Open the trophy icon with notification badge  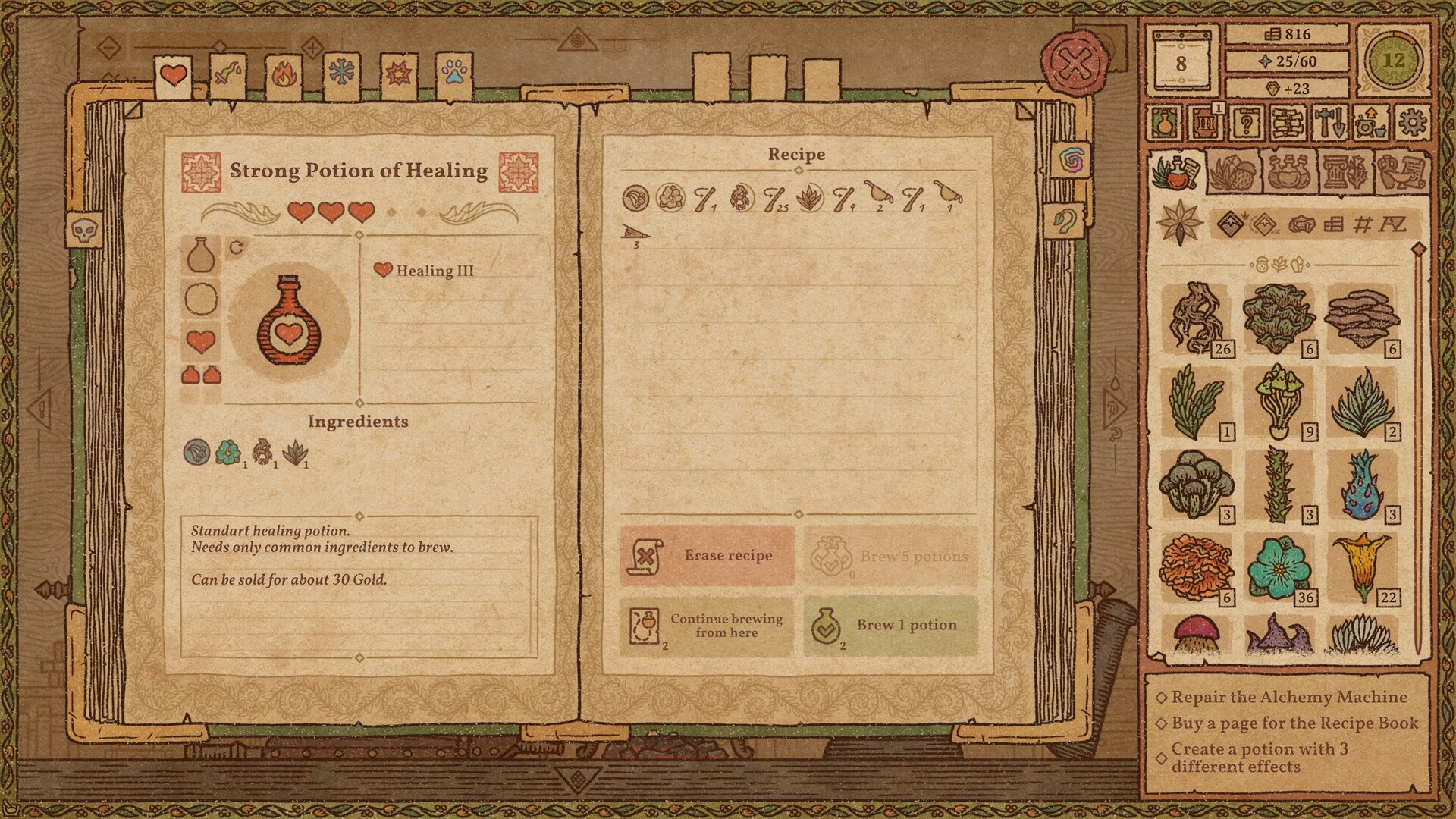[x=1206, y=123]
